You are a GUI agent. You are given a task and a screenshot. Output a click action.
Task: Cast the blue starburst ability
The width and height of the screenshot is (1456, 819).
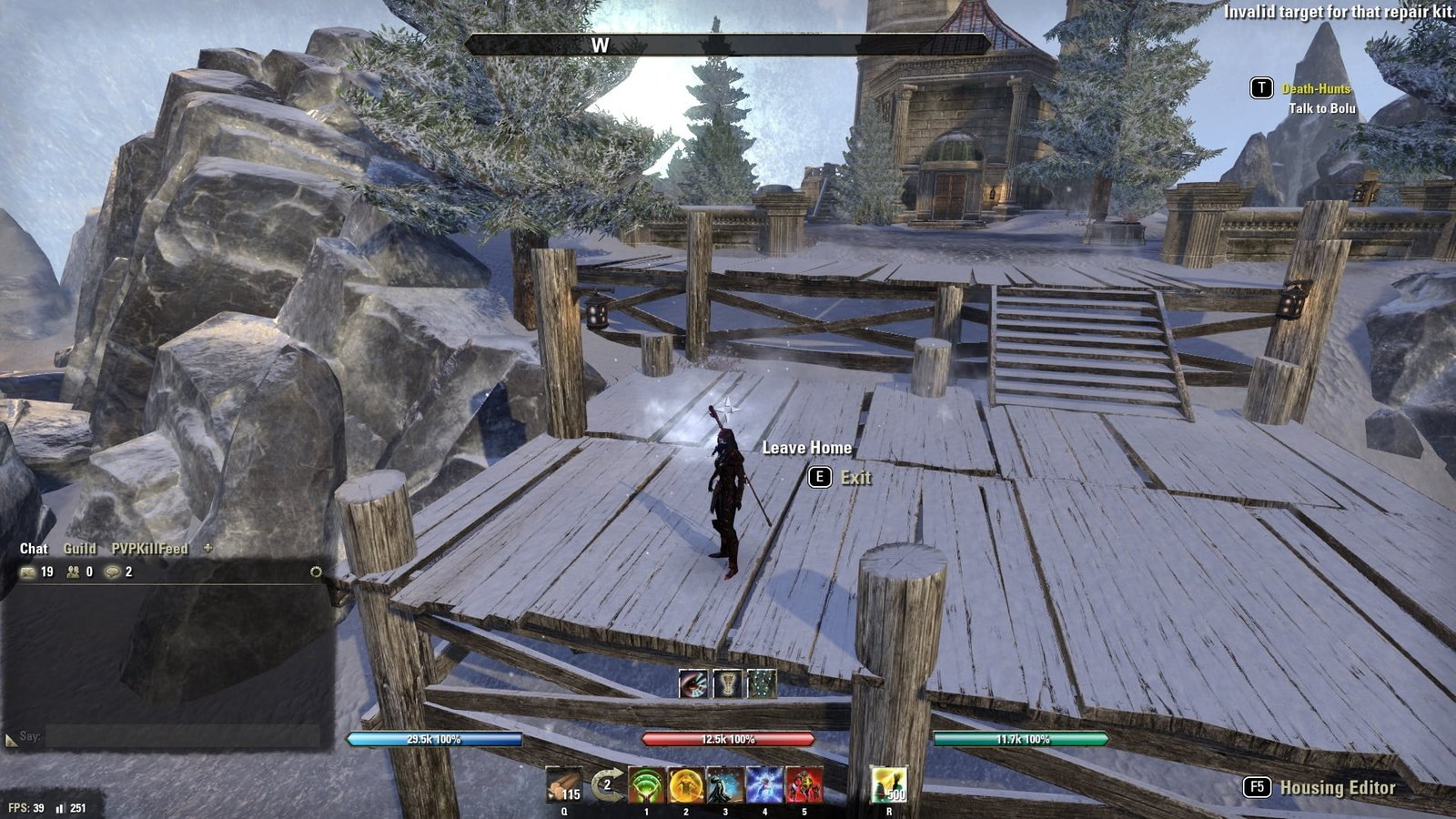coord(764,784)
